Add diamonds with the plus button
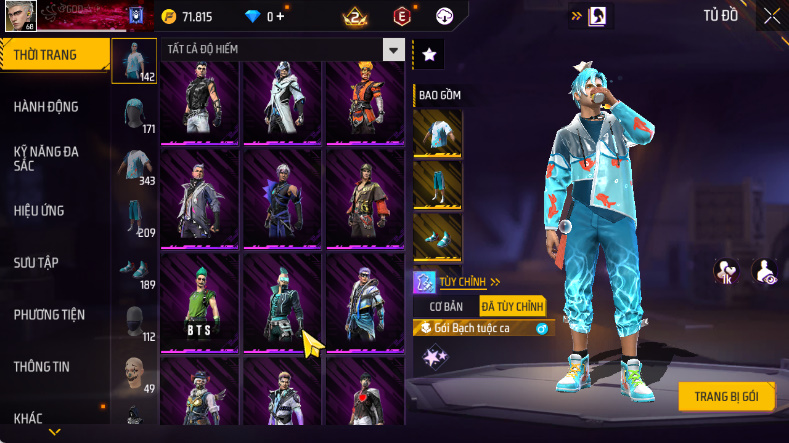The image size is (789, 443). (x=280, y=16)
